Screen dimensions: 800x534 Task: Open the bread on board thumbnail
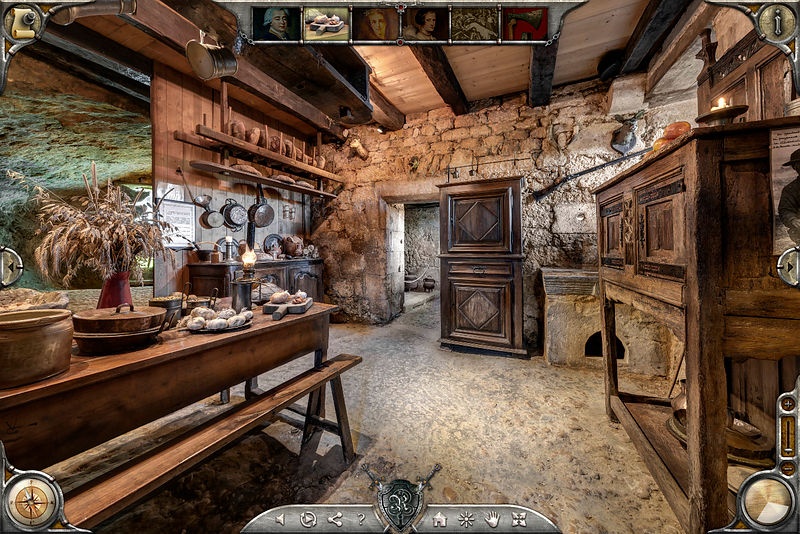click(326, 24)
